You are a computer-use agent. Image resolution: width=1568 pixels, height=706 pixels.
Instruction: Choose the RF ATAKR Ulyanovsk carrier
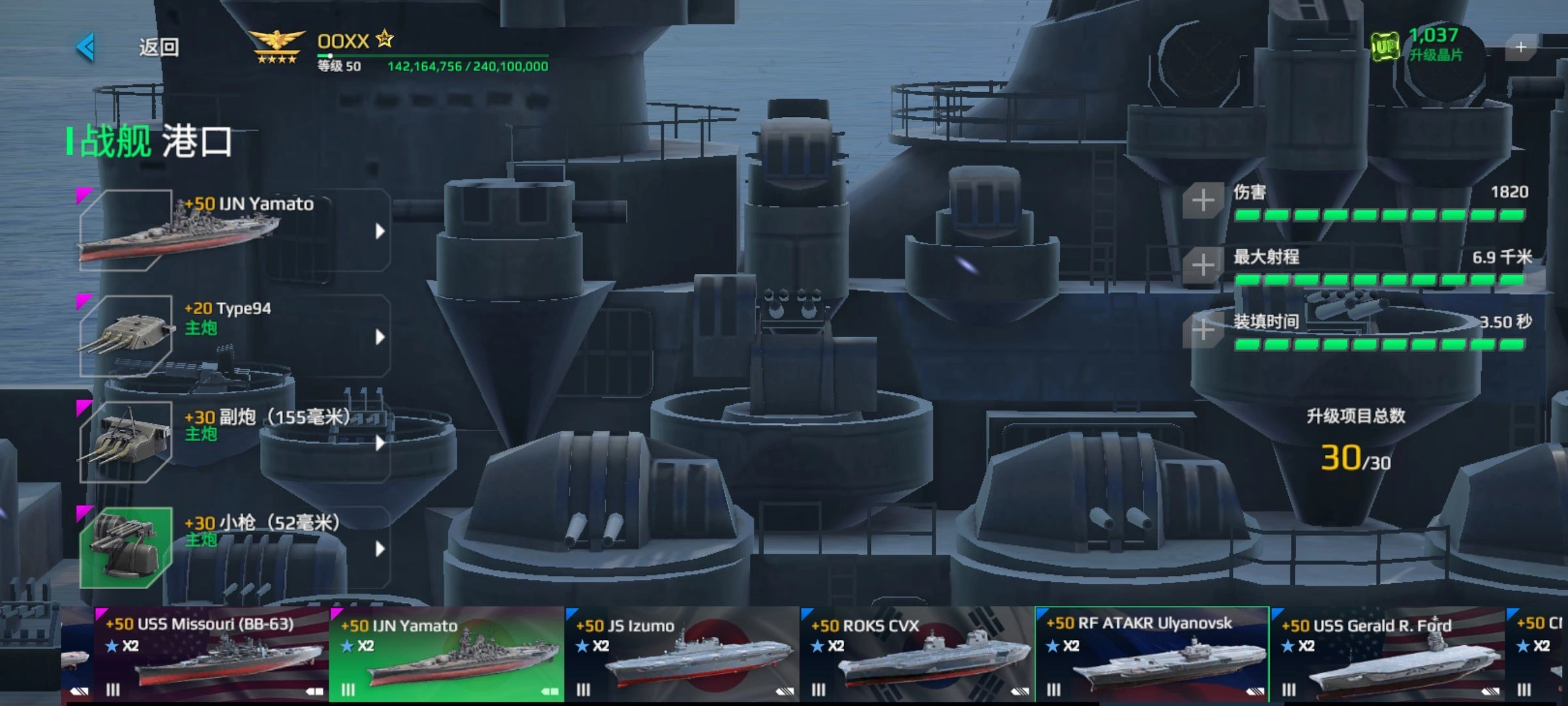[x=1152, y=655]
